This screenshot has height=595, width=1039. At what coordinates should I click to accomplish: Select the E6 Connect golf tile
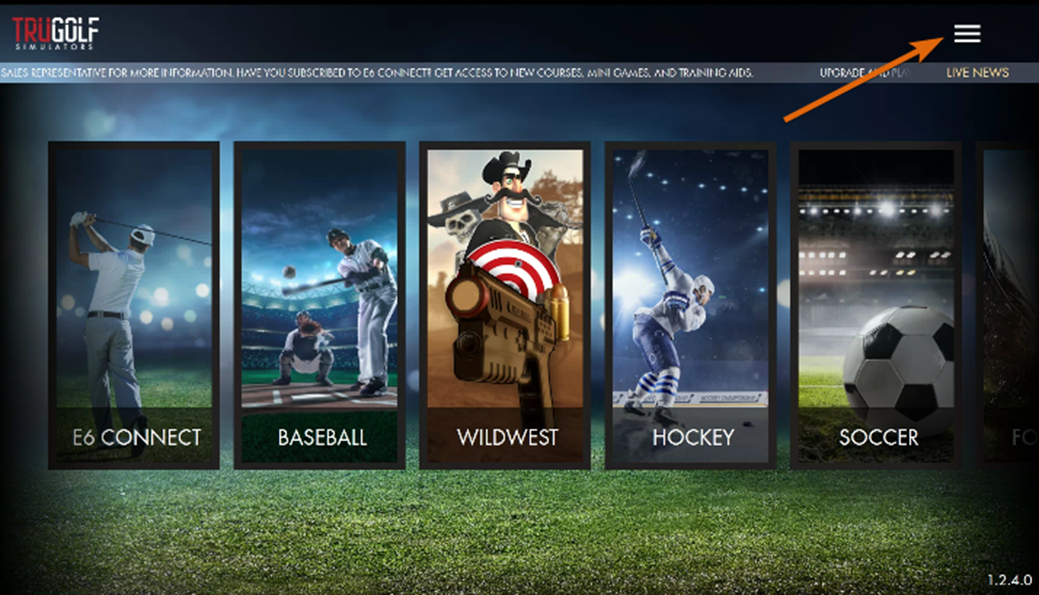tap(134, 305)
